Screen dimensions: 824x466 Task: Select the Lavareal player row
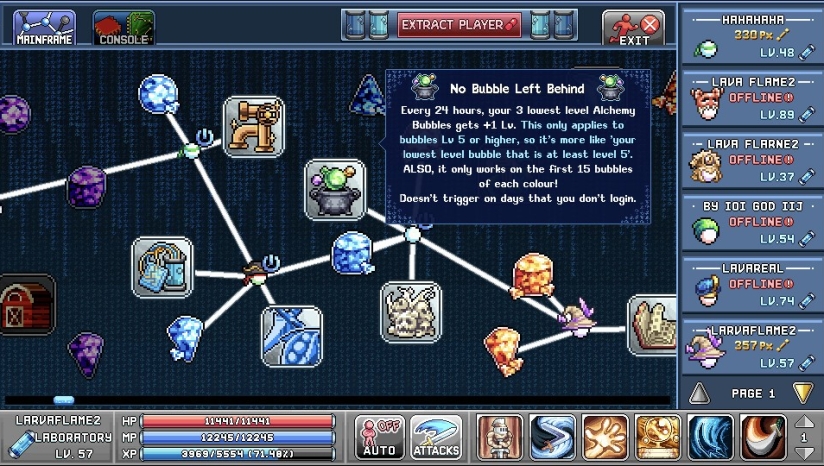750,284
